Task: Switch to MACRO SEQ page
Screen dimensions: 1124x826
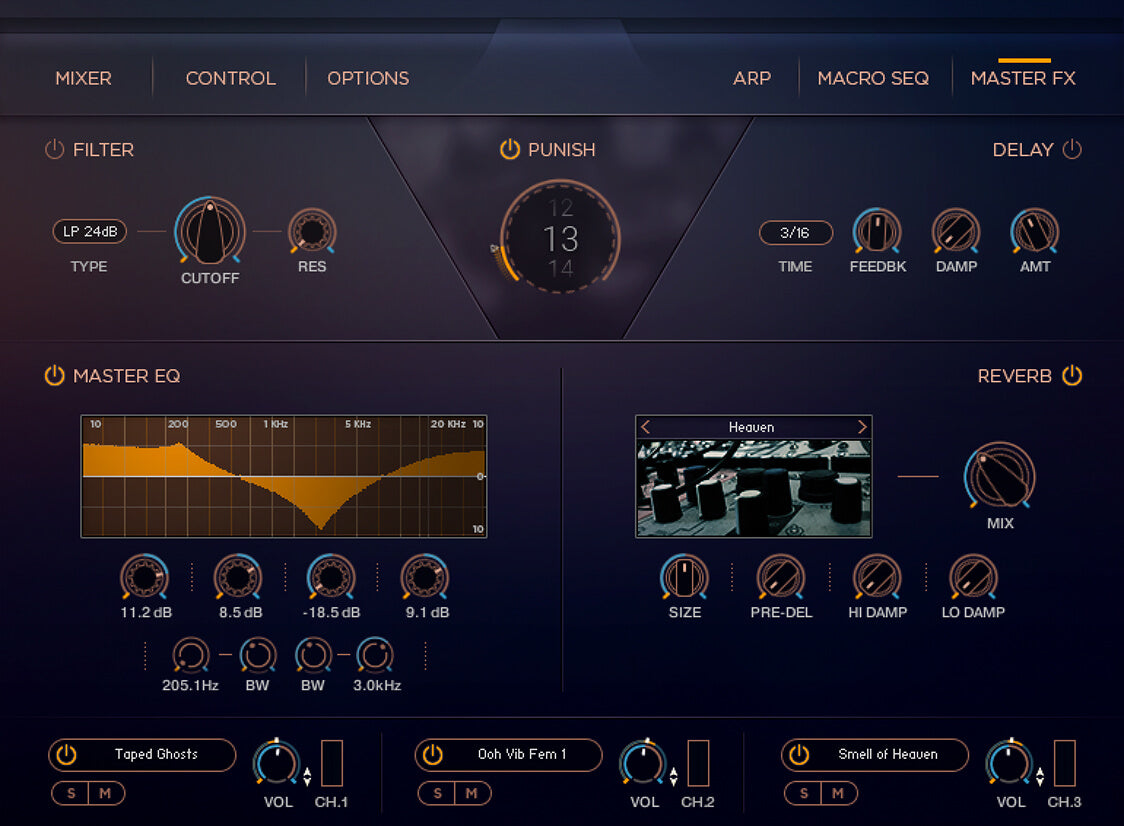Action: click(873, 78)
